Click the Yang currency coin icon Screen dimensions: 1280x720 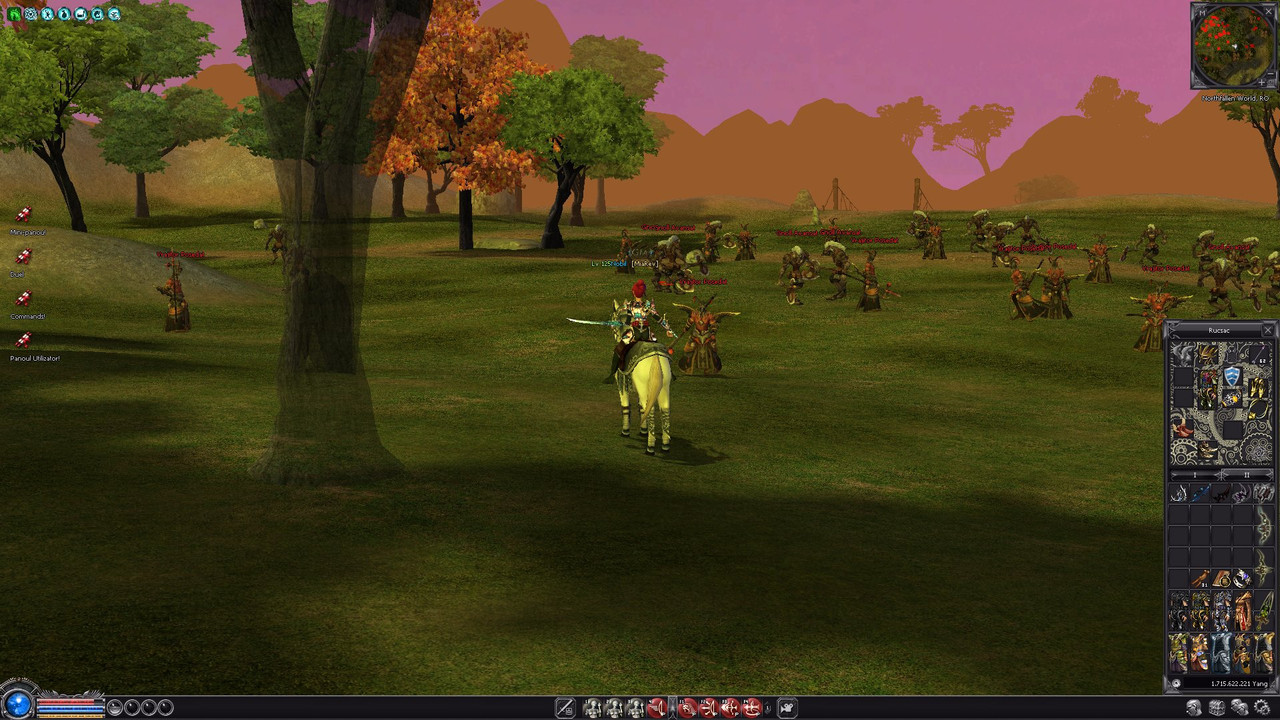tap(1176, 684)
